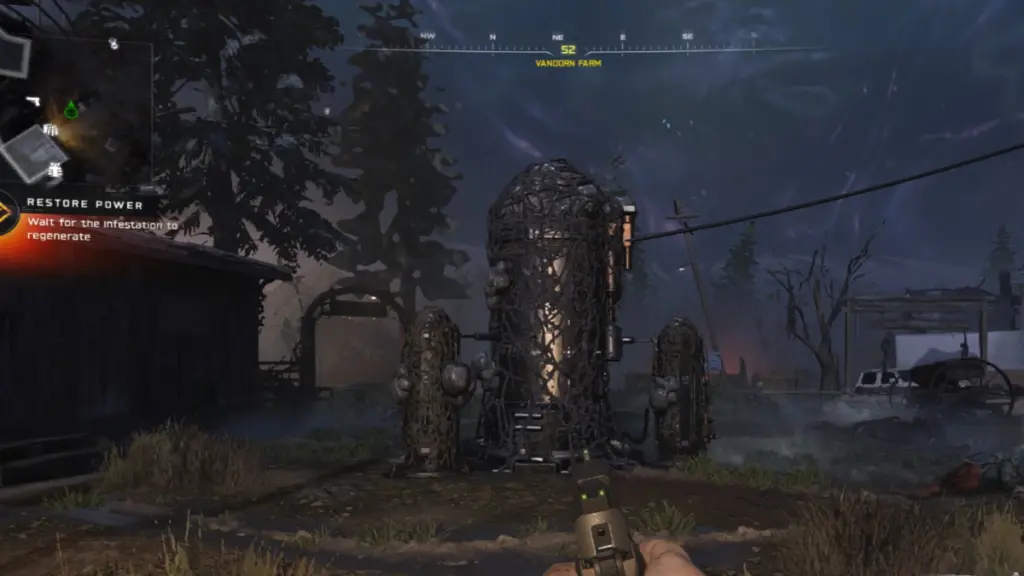
Task: Click the gift box marker on minimap
Action: pos(55,171)
